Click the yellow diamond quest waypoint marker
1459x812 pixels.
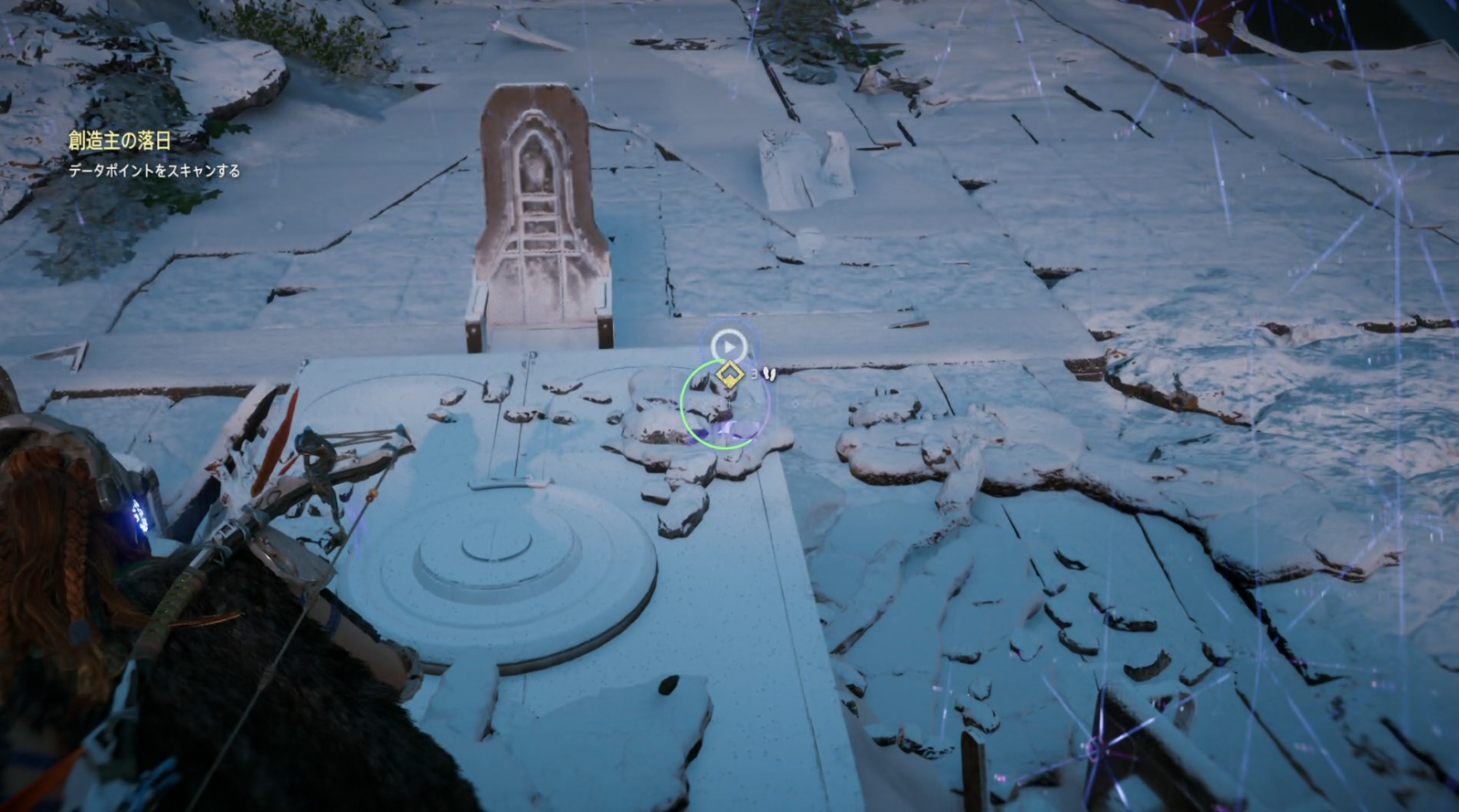click(x=728, y=374)
